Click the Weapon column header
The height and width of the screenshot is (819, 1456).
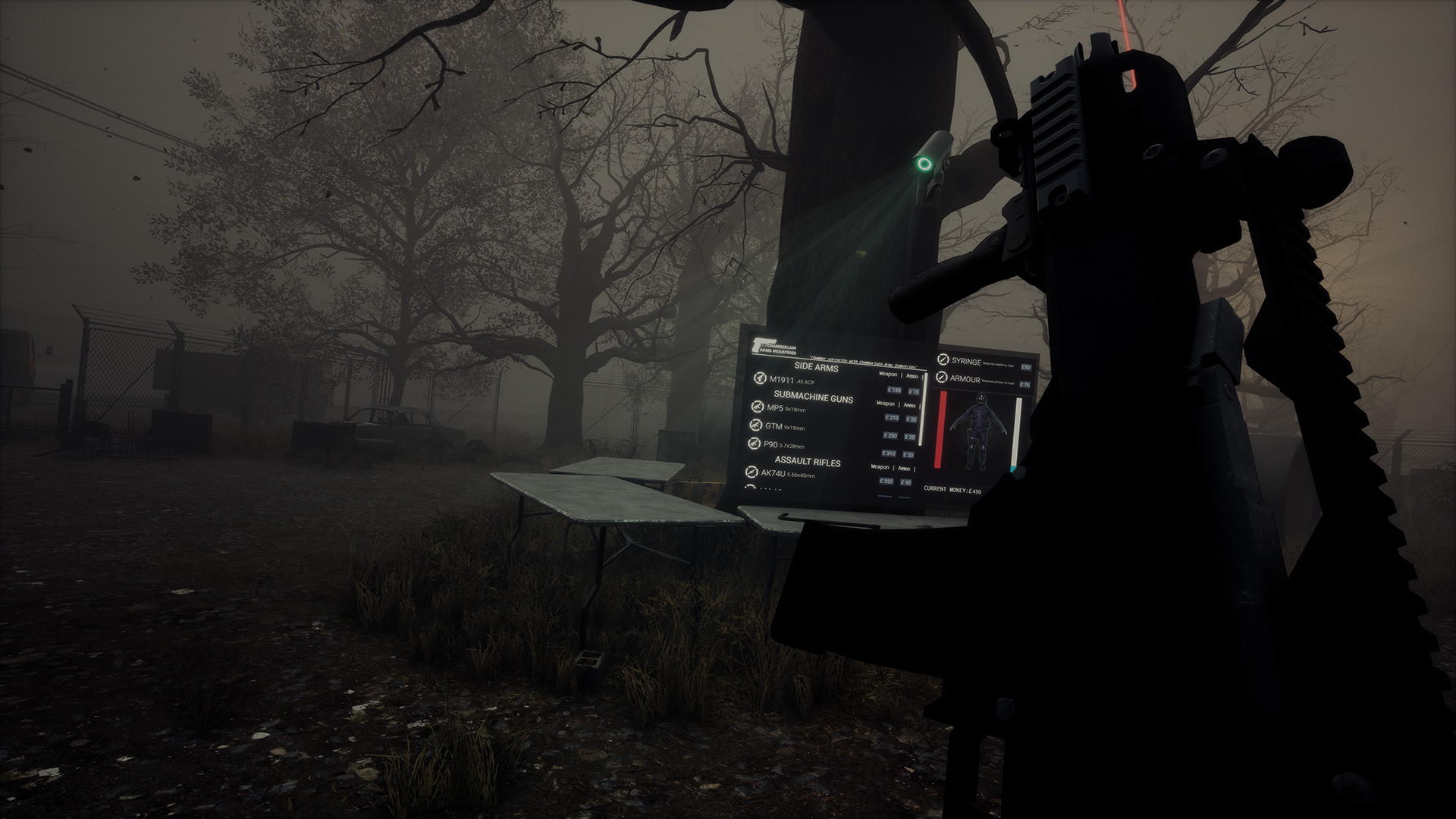click(x=888, y=375)
